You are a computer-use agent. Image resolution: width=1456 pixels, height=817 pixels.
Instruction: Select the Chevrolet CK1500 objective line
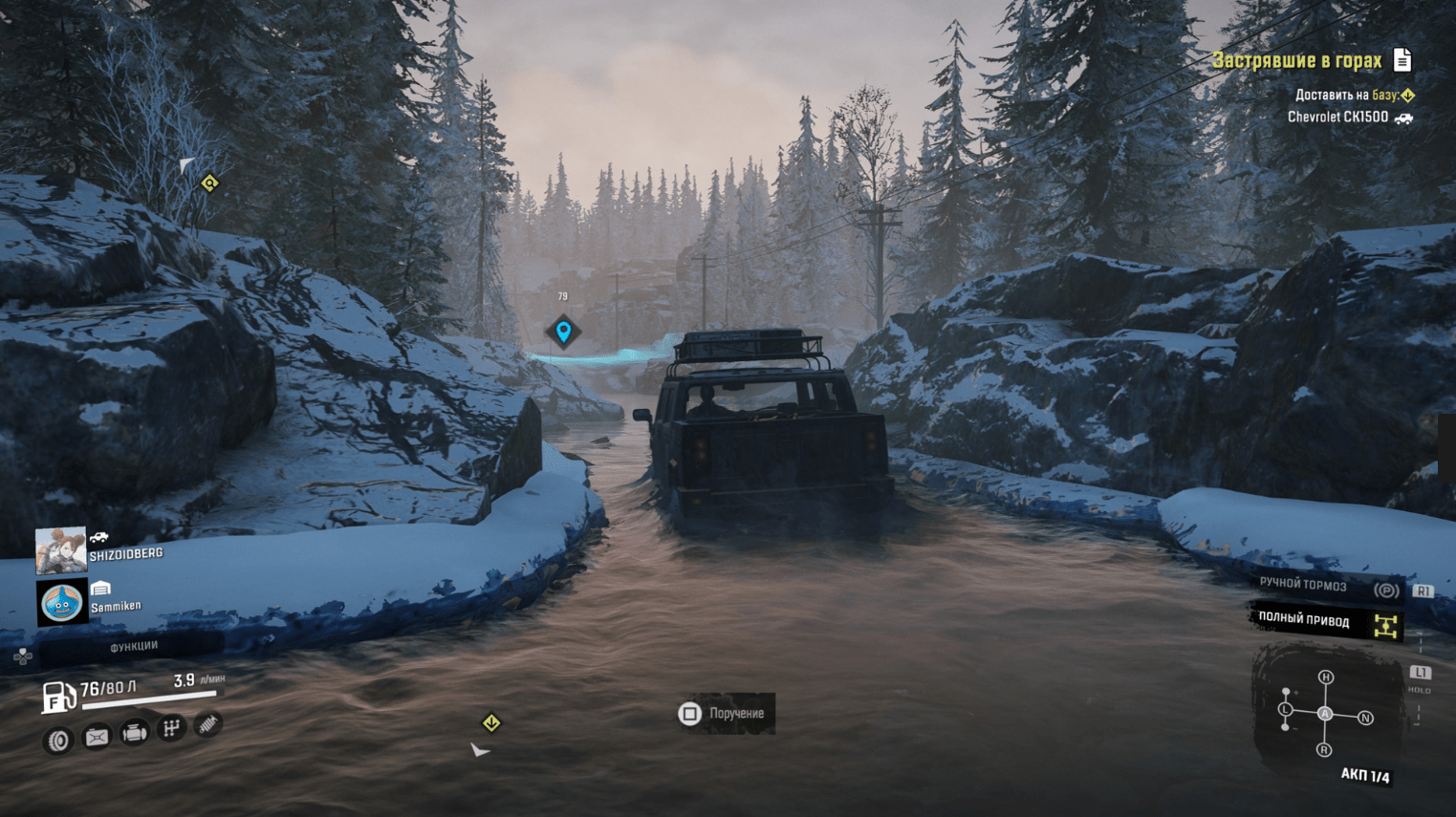[x=1337, y=118]
